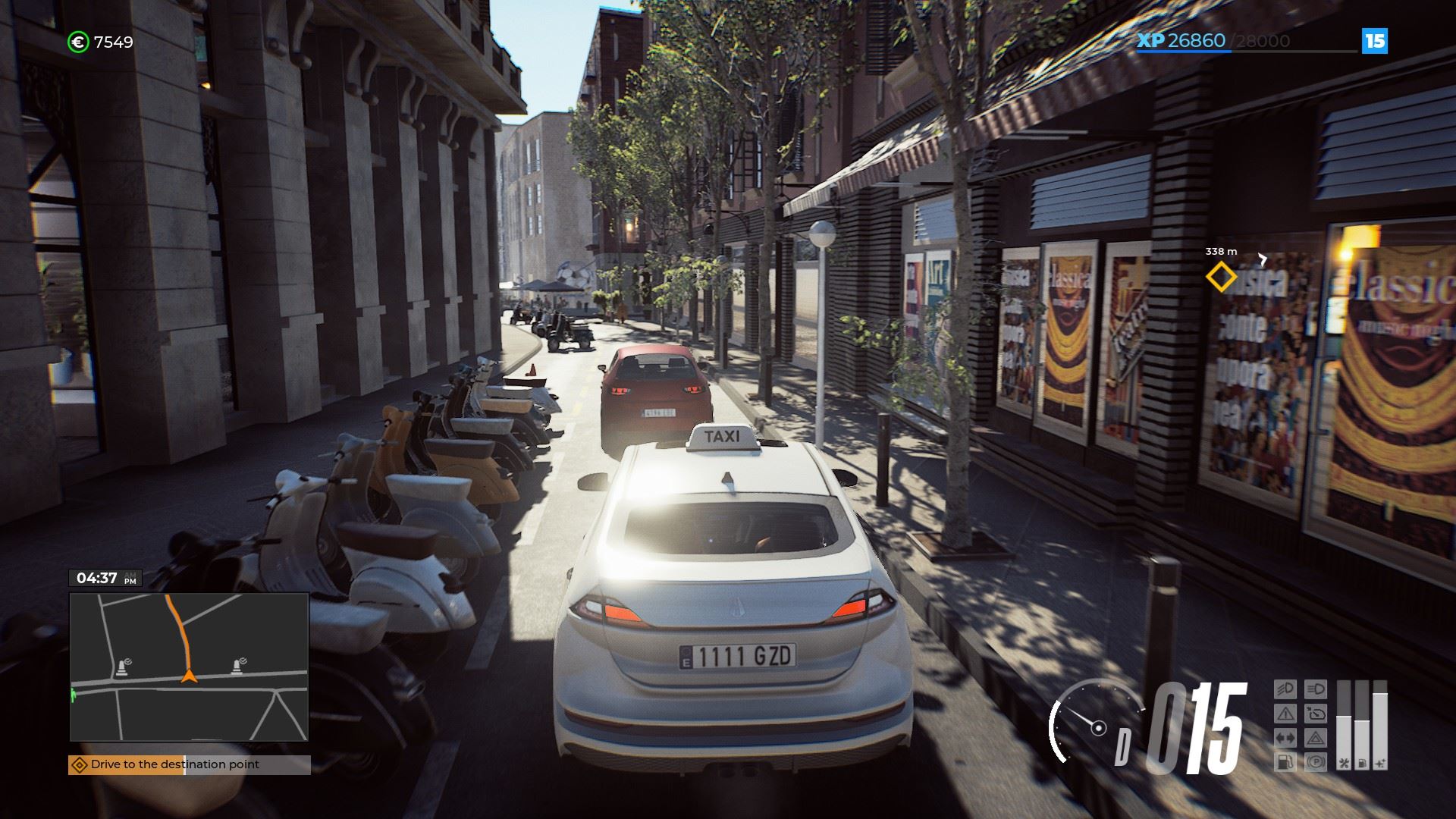Click the green pedestrian marker on the minimap
1456x819 pixels.
[74, 694]
